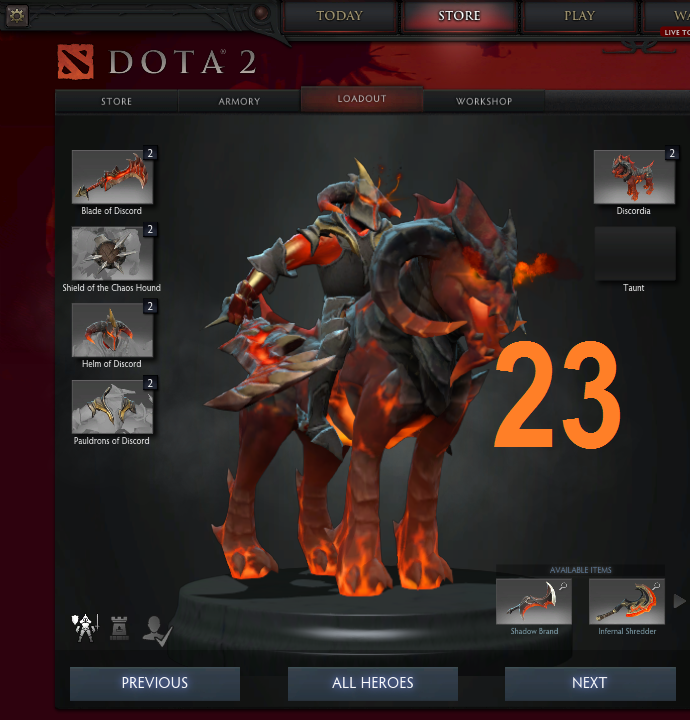Open the All Heroes list
This screenshot has width=690, height=720.
[372, 684]
